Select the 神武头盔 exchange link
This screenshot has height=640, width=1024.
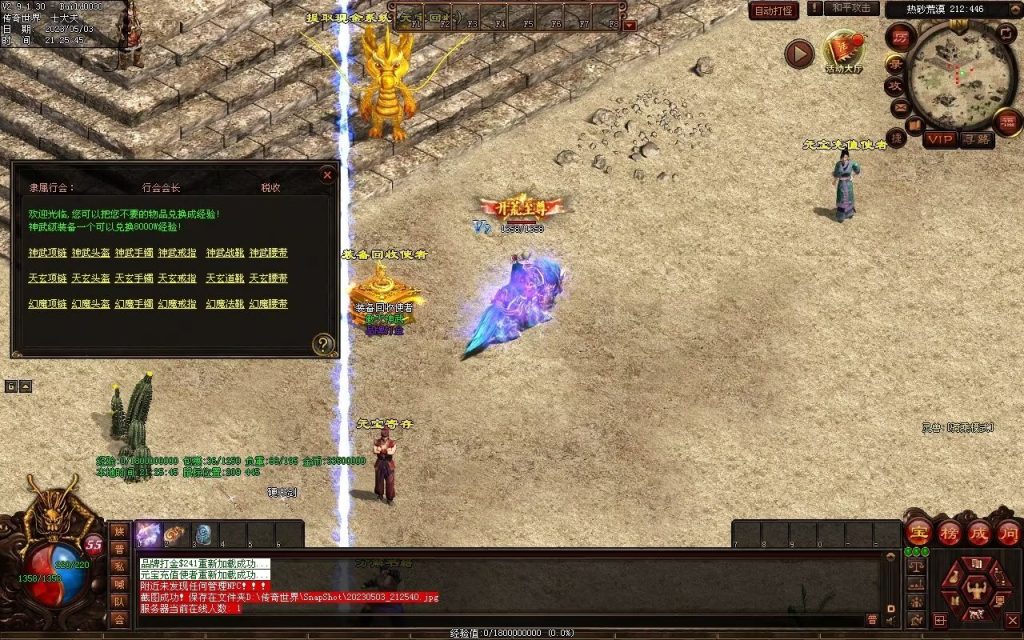tap(89, 253)
